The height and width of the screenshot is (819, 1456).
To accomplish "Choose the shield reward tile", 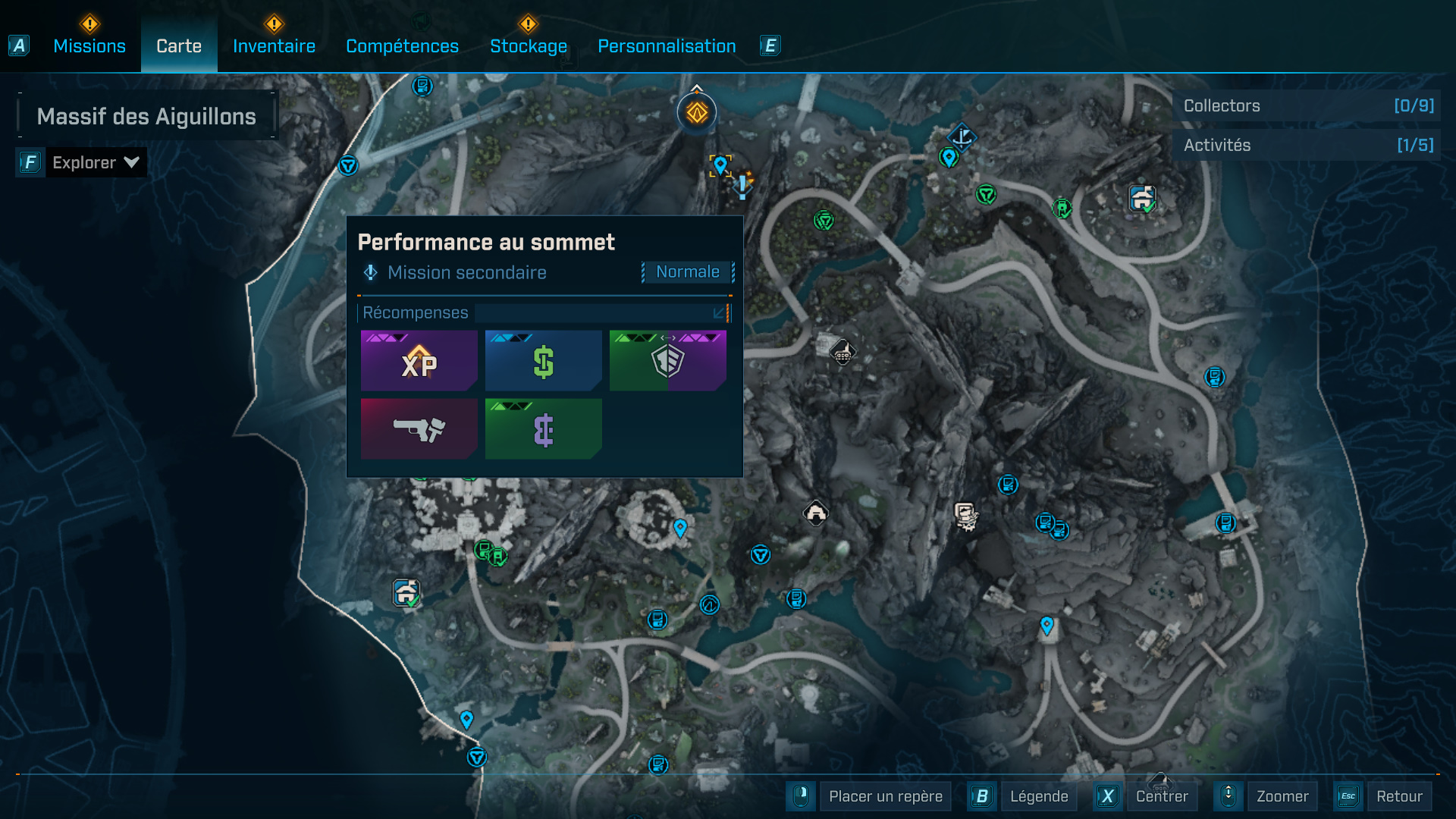I will 667,361.
